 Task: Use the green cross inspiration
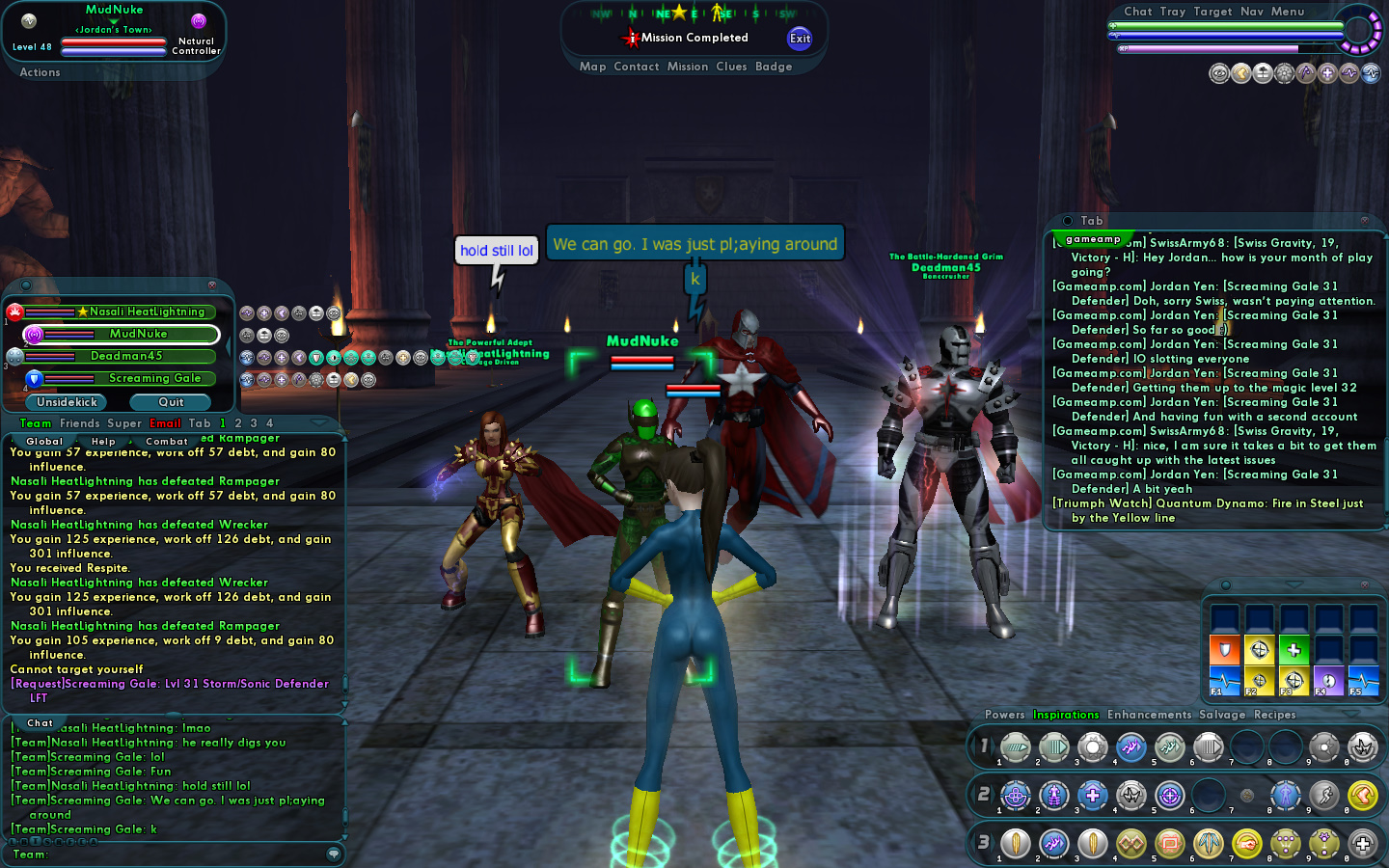pos(1294,650)
